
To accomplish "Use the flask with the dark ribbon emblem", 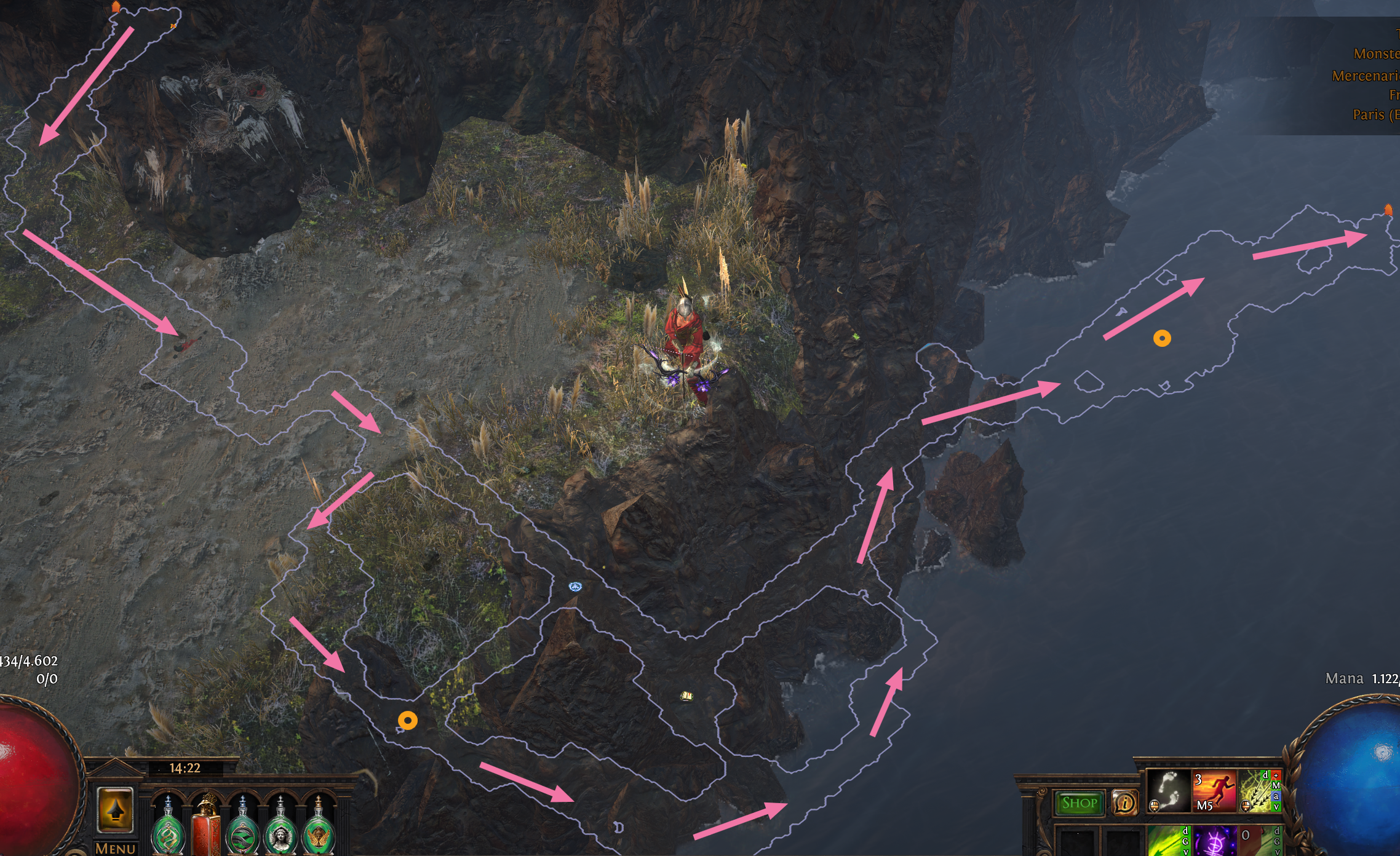I will point(242,836).
